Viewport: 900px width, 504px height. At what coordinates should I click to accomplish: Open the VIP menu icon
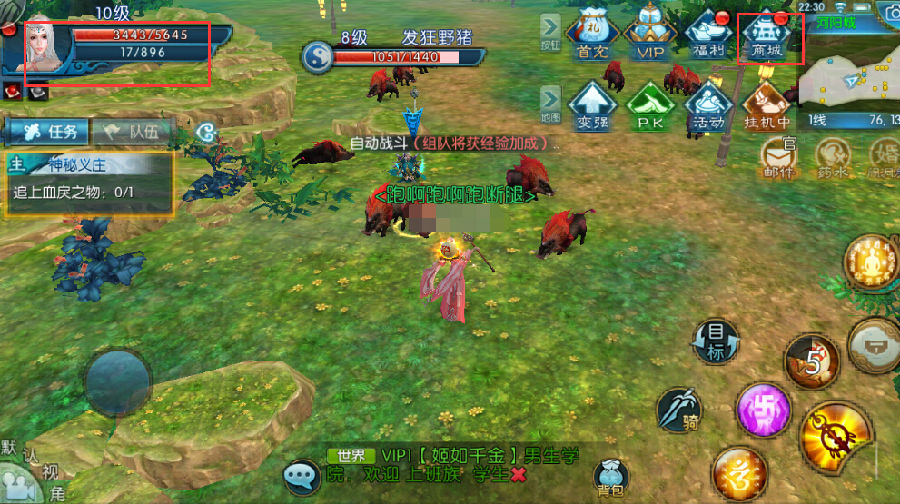click(649, 38)
